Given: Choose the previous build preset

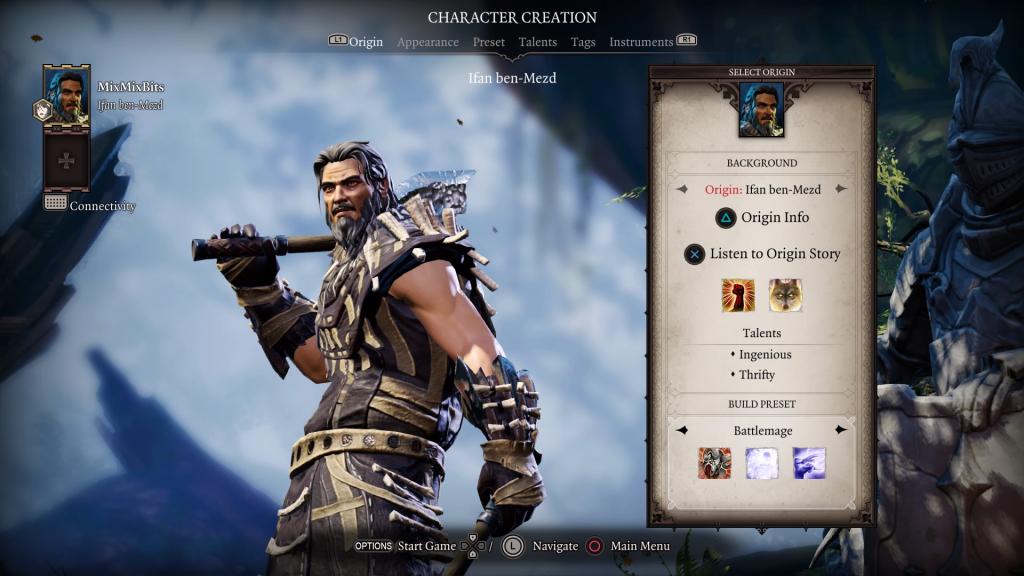Looking at the screenshot, I should point(682,430).
